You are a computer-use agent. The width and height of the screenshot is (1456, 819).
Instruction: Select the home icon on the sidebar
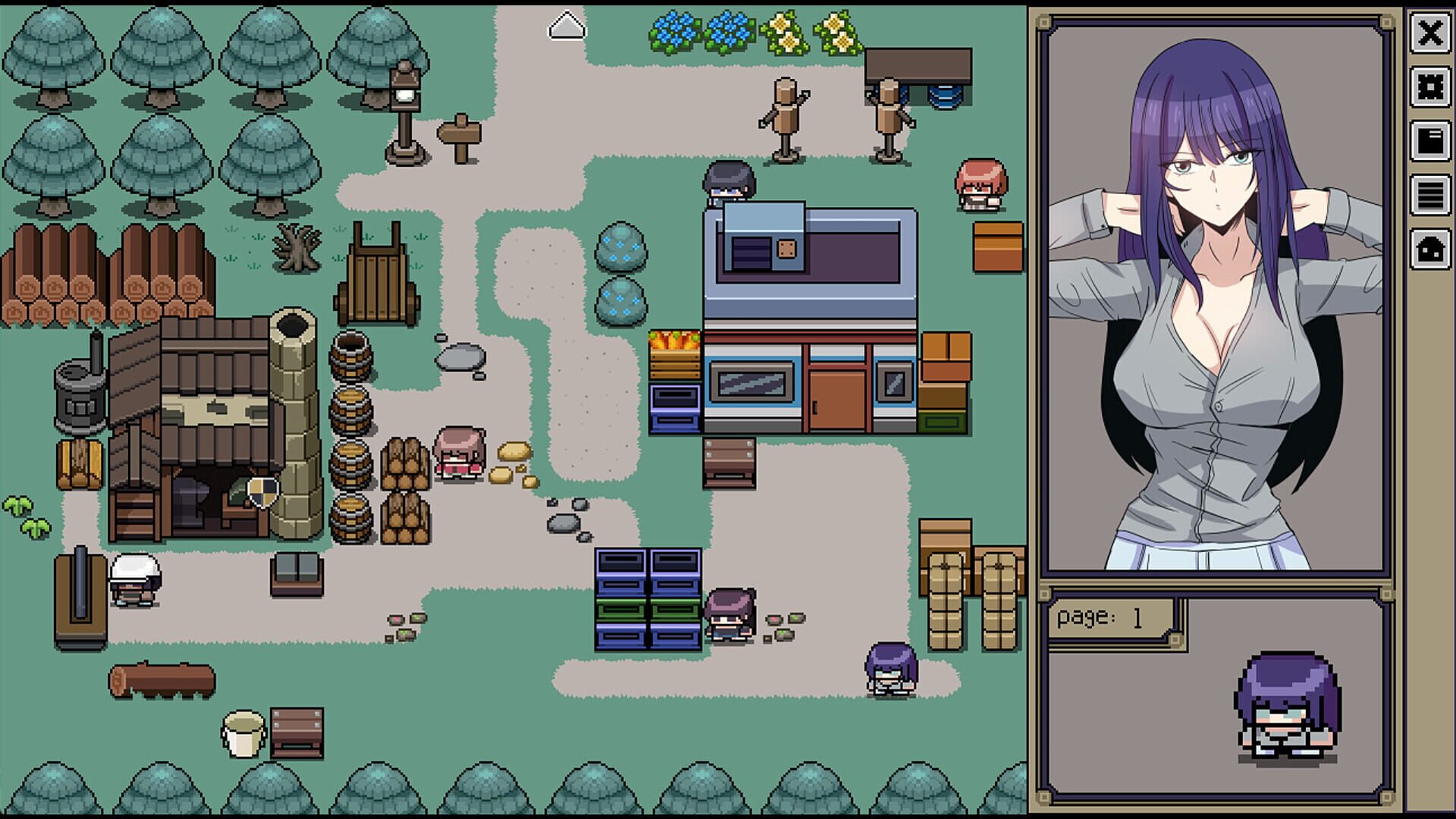click(1430, 247)
